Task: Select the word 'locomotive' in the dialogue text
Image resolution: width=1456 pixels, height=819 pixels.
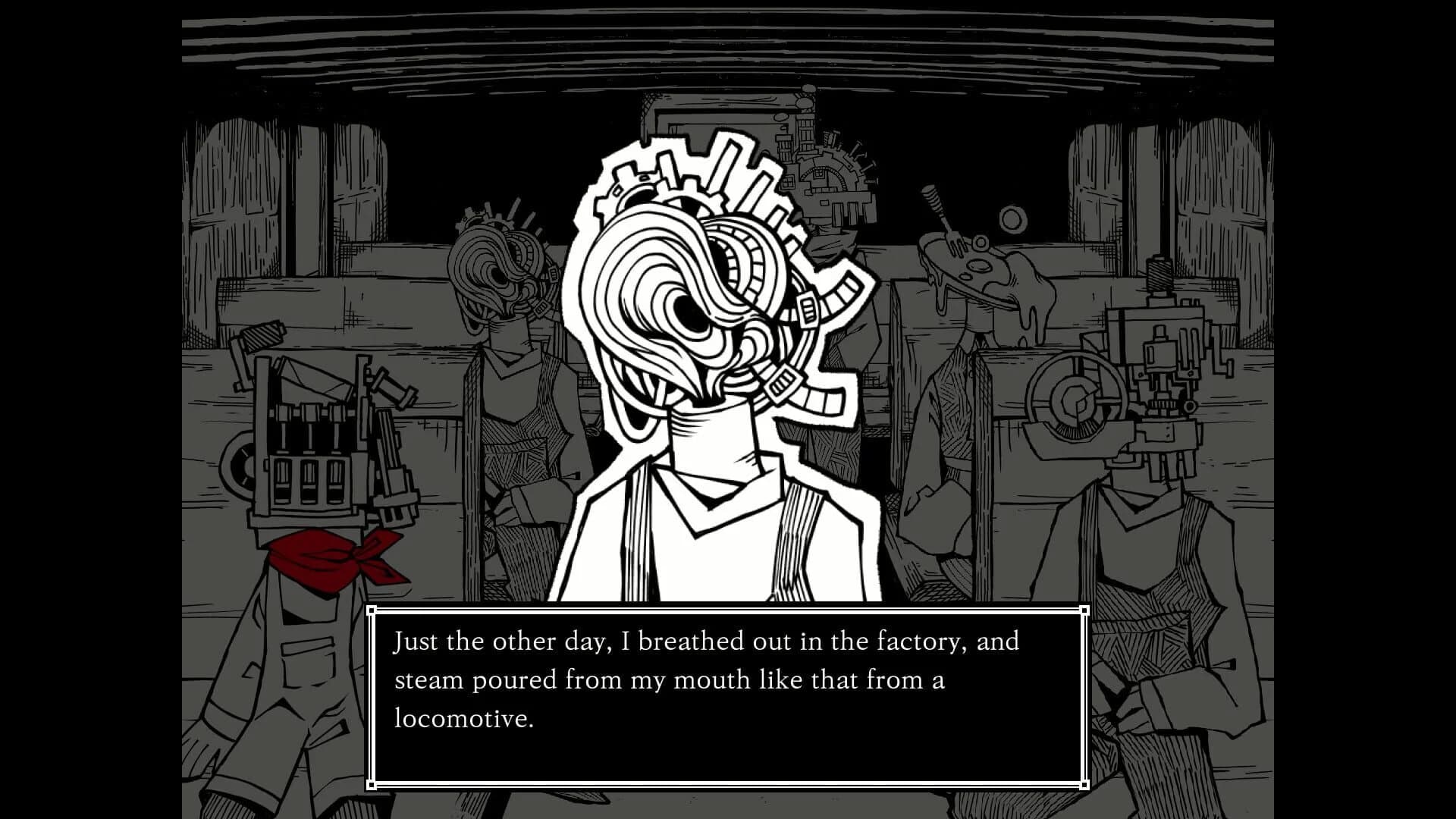Action: pyautogui.click(x=461, y=719)
